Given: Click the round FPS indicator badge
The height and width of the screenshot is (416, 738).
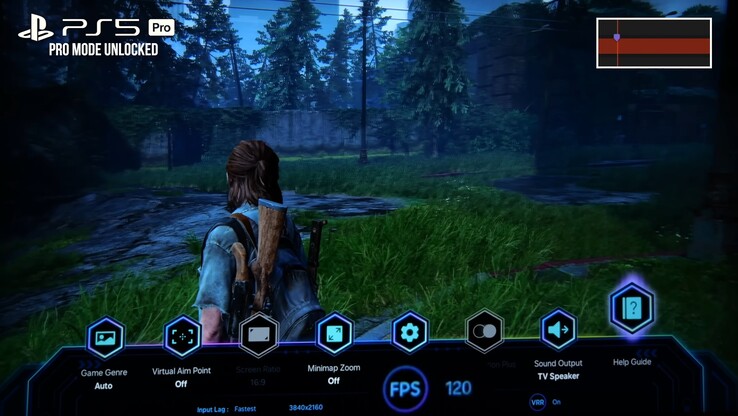Looking at the screenshot, I should pos(407,389).
